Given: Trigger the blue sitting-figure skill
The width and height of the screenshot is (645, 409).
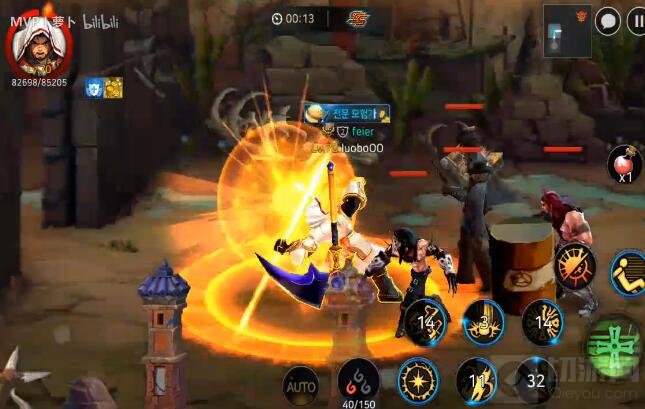Looking at the screenshot, I should tap(629, 273).
